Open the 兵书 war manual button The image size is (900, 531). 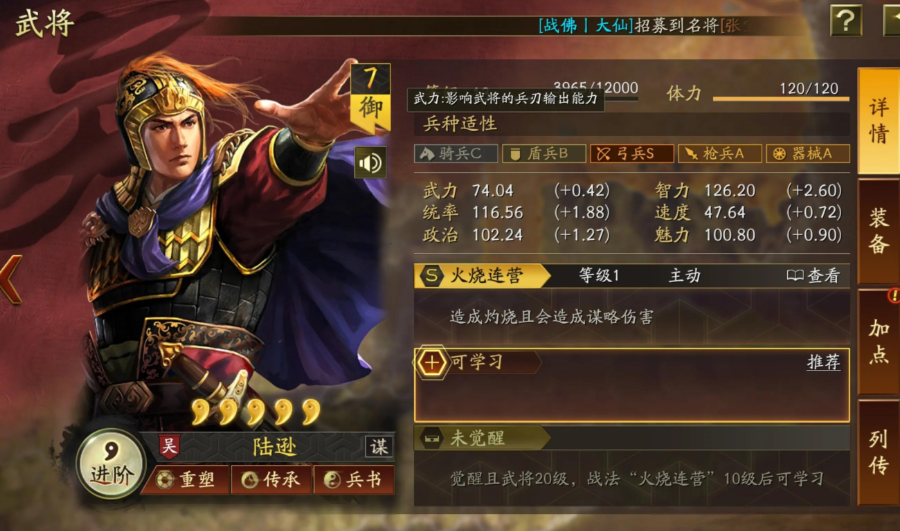pos(352,480)
